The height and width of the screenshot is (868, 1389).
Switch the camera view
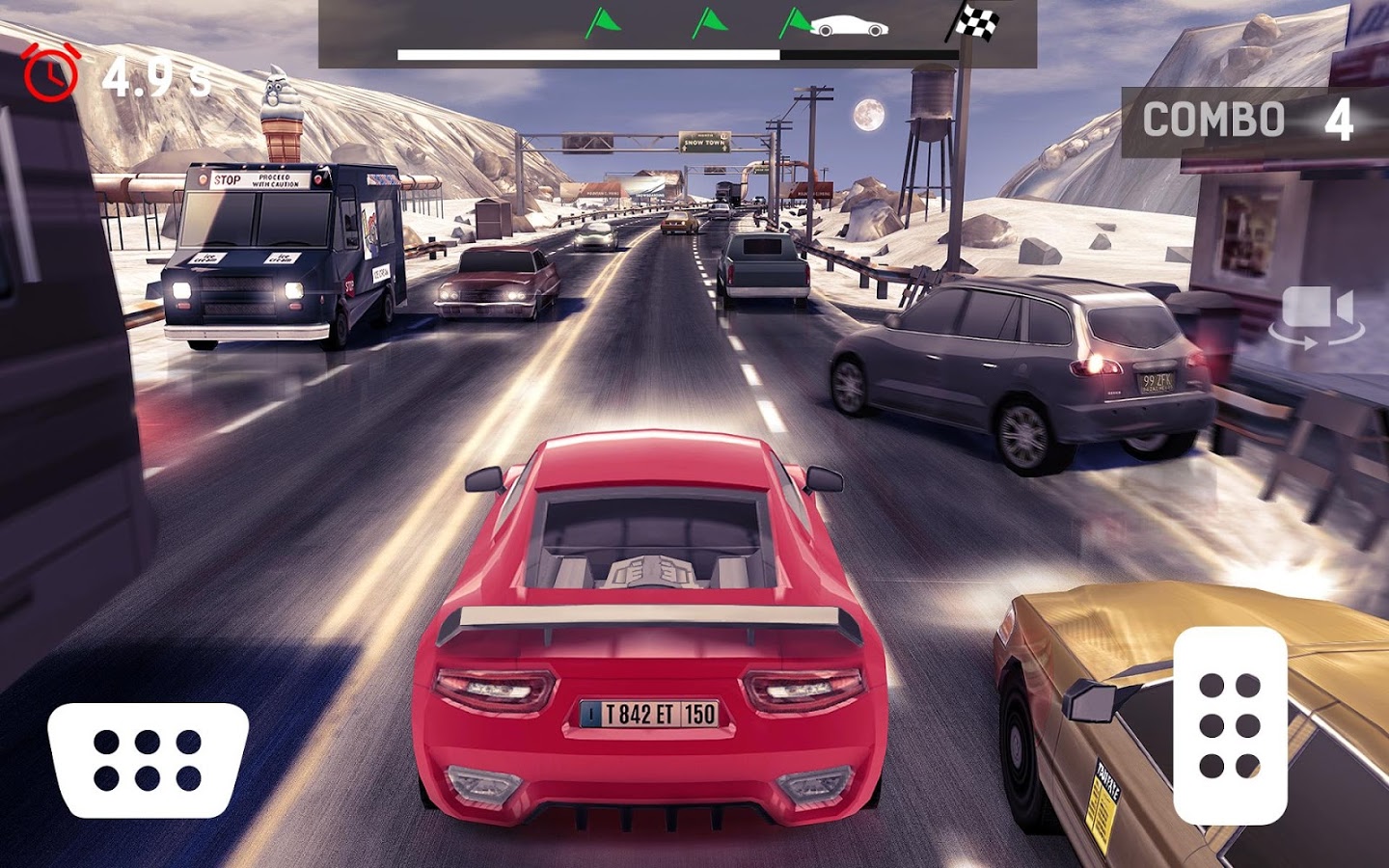coord(1317,315)
